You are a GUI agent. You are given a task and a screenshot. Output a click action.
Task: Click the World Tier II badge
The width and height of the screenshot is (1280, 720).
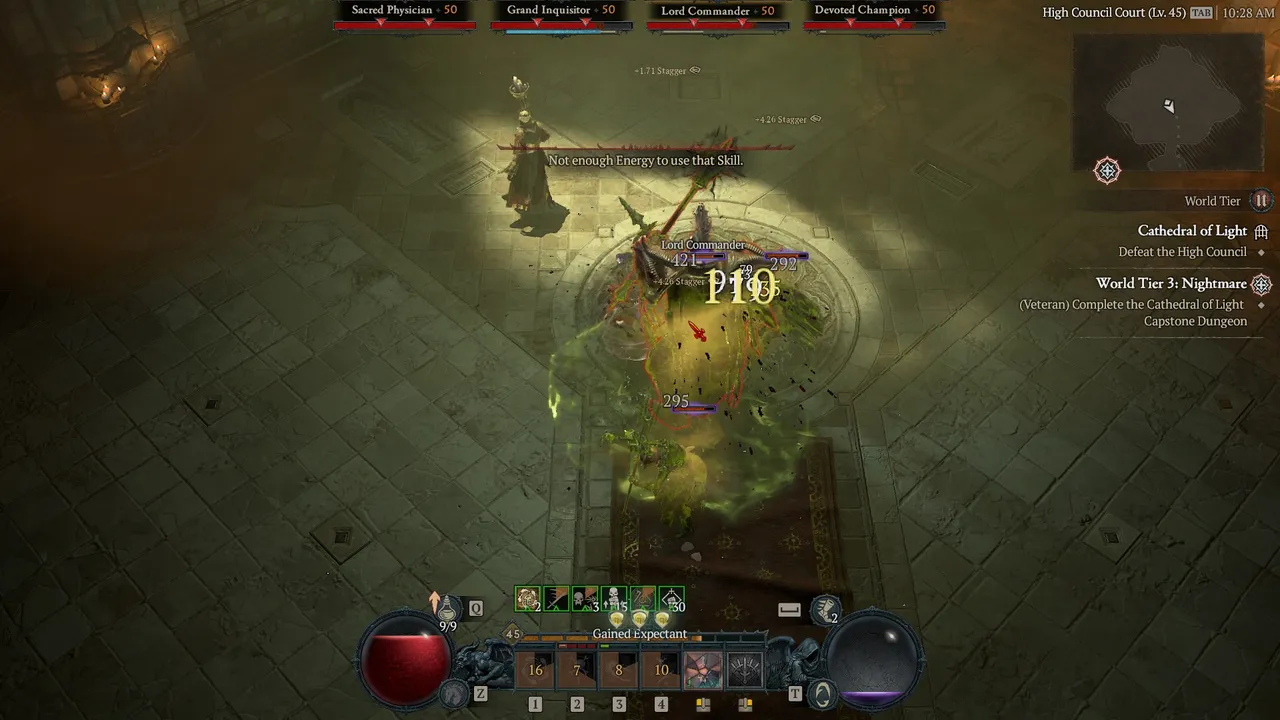click(1262, 201)
